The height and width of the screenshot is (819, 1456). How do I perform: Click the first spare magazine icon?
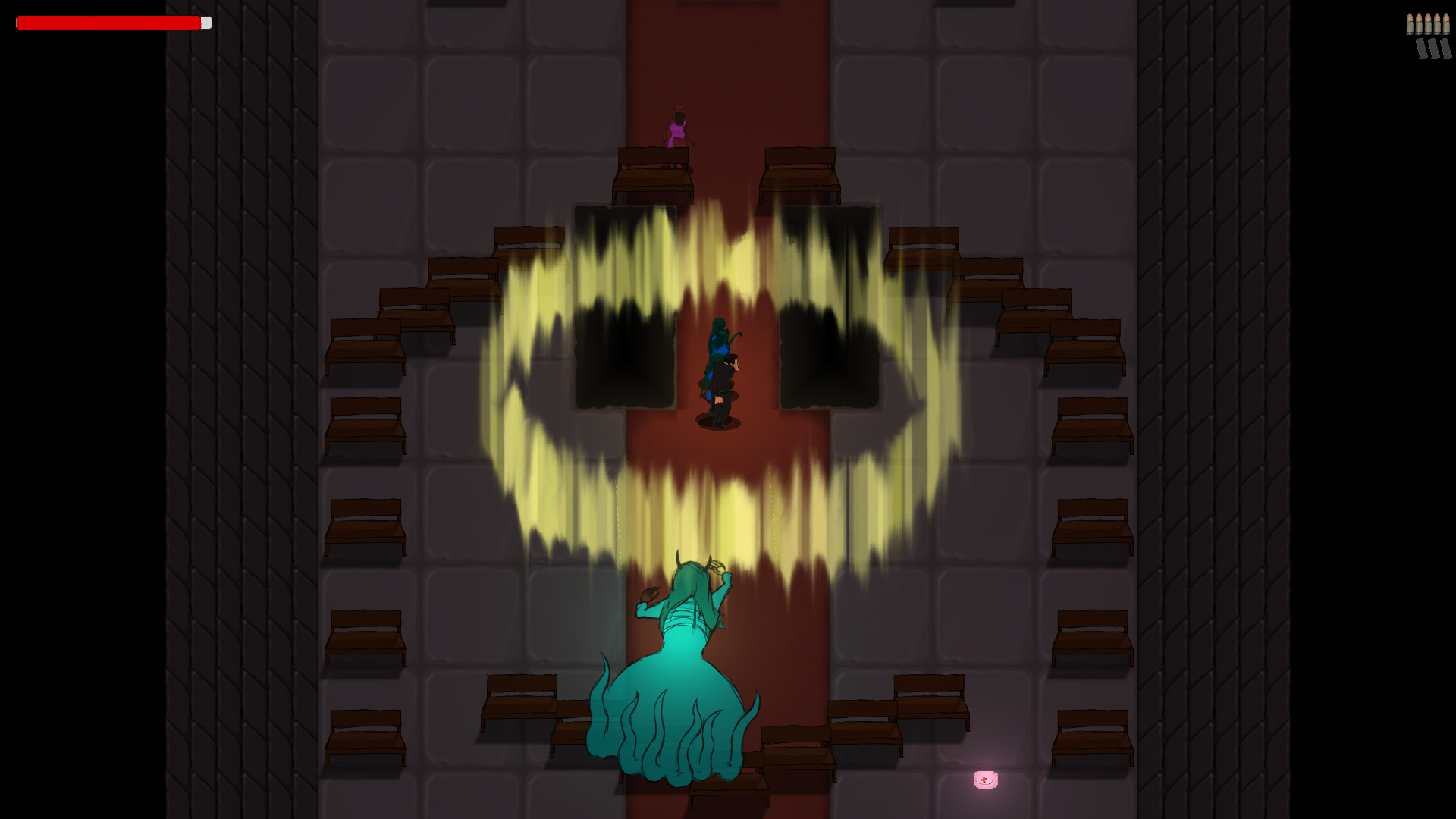[1422, 49]
